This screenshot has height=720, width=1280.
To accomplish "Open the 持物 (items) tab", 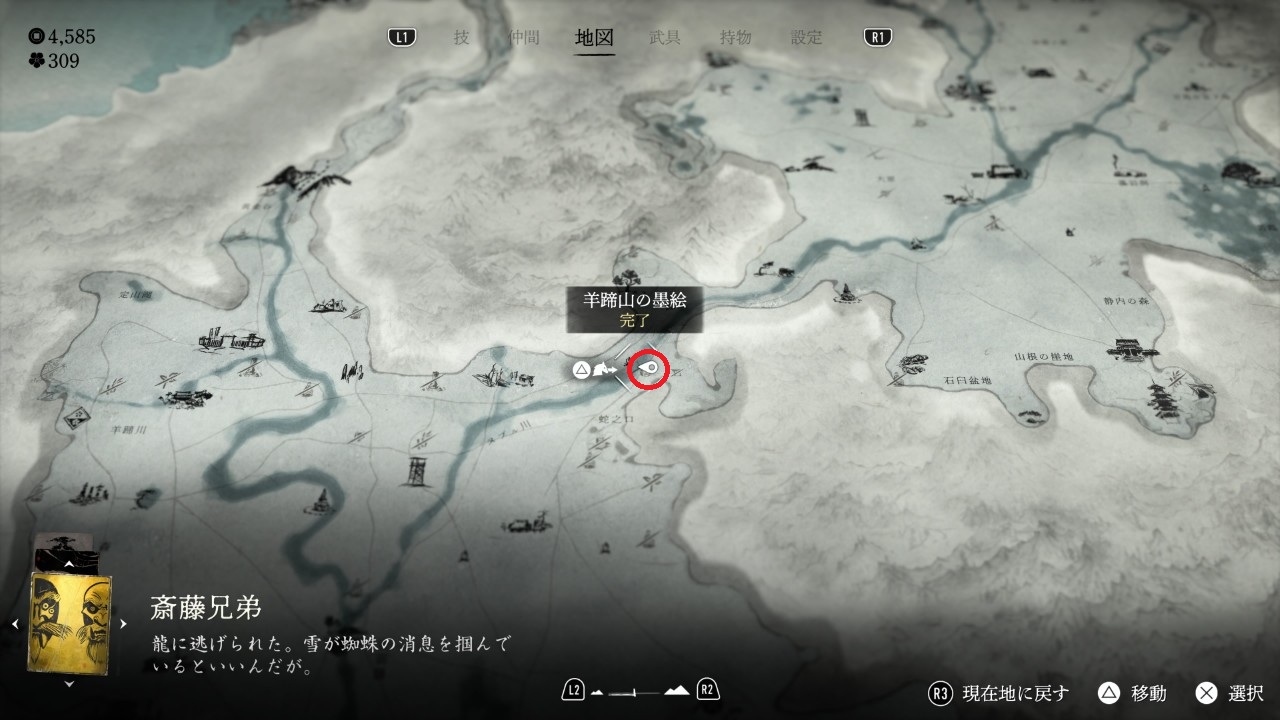I will click(736, 38).
